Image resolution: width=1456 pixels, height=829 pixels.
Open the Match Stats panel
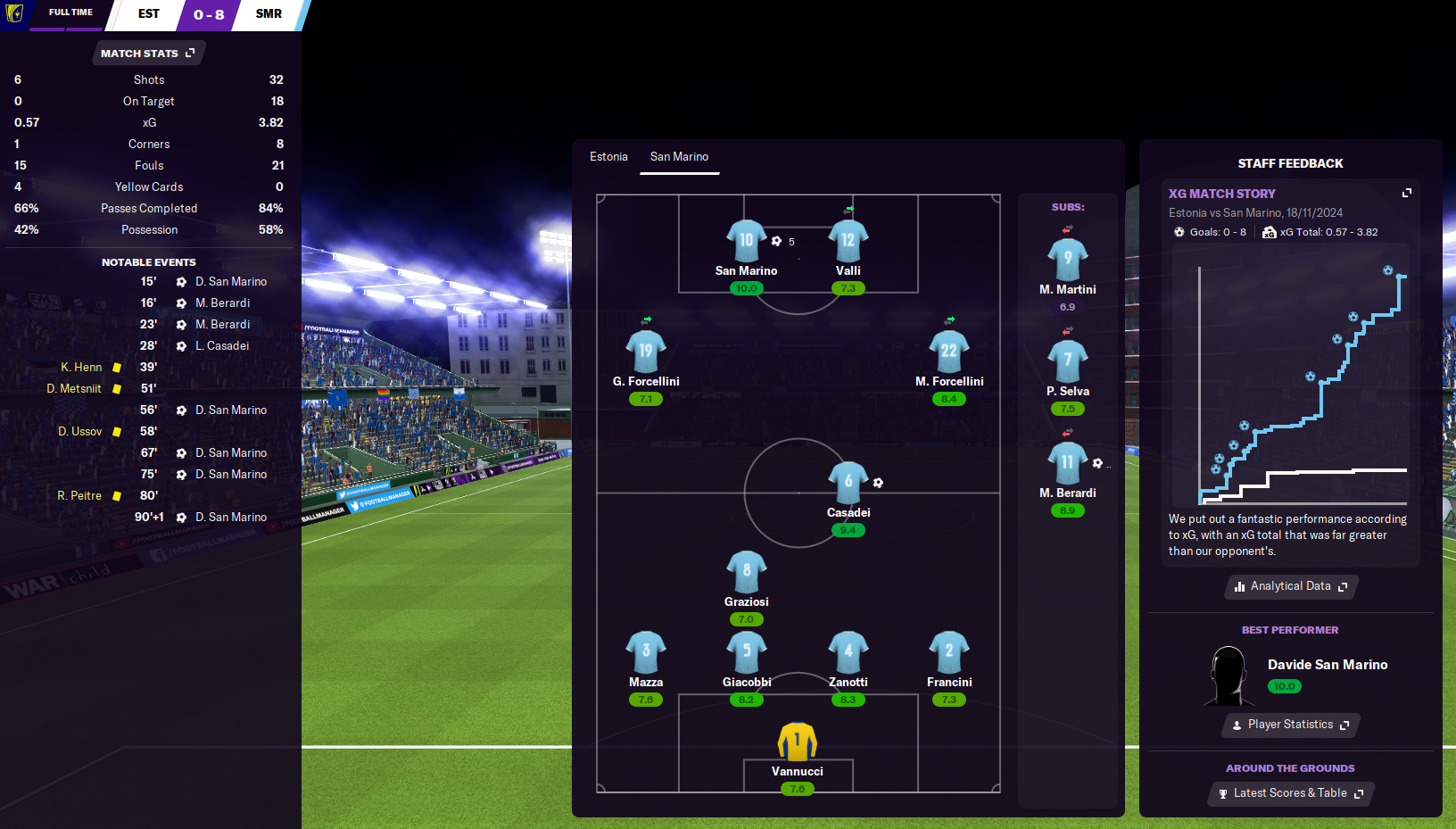148,54
